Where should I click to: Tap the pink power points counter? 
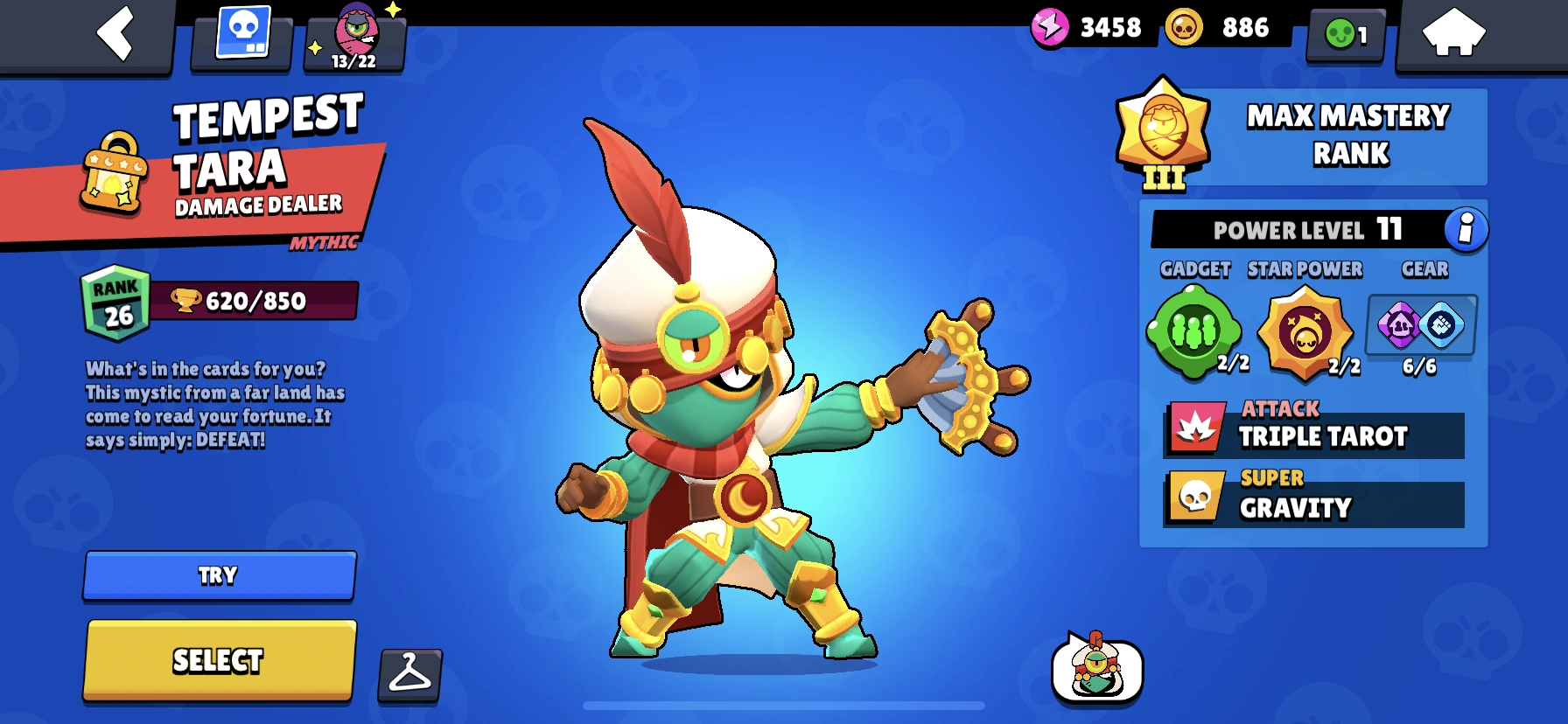[x=1088, y=27]
